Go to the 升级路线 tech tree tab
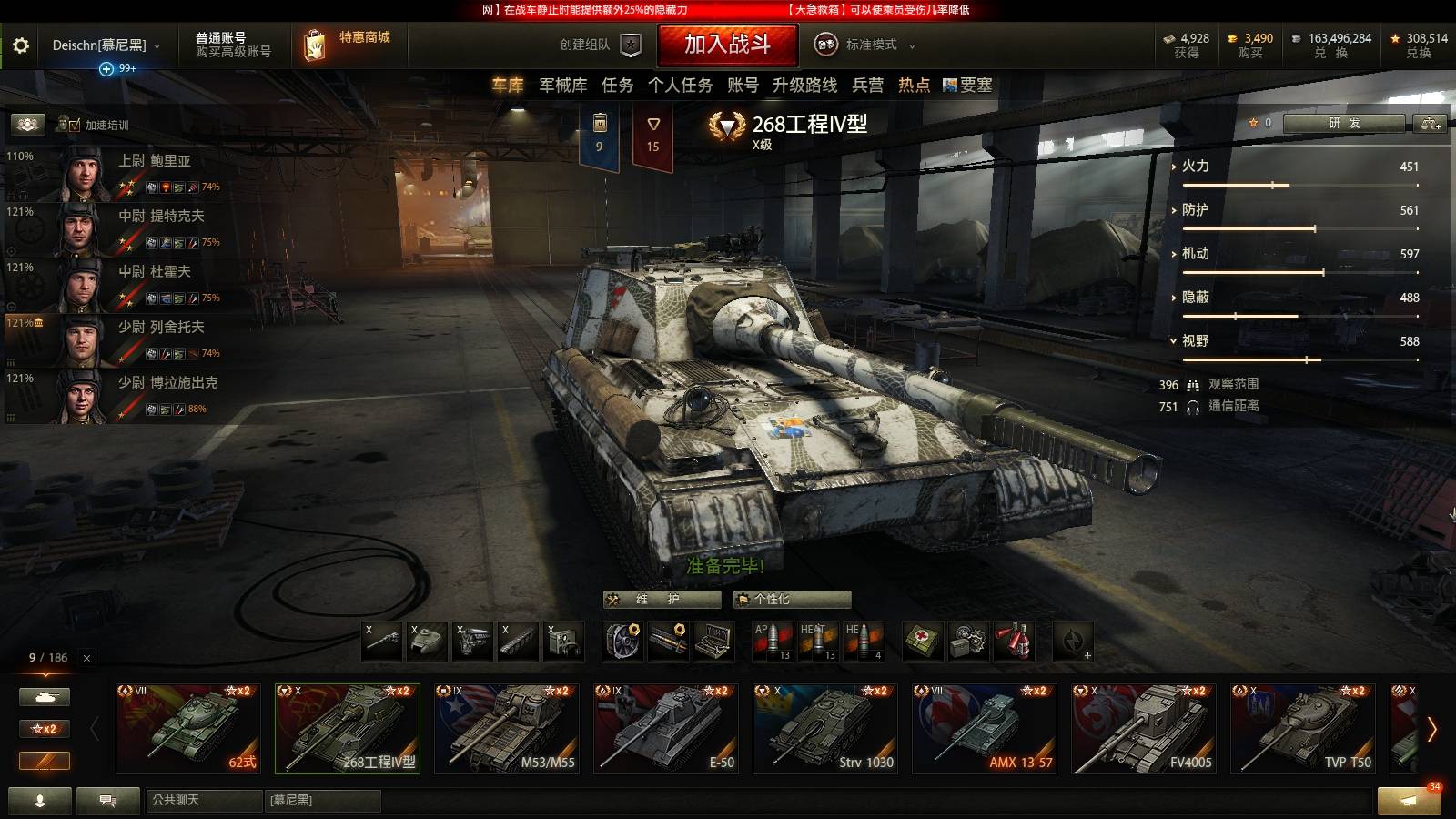1456x819 pixels. pyautogui.click(x=804, y=86)
